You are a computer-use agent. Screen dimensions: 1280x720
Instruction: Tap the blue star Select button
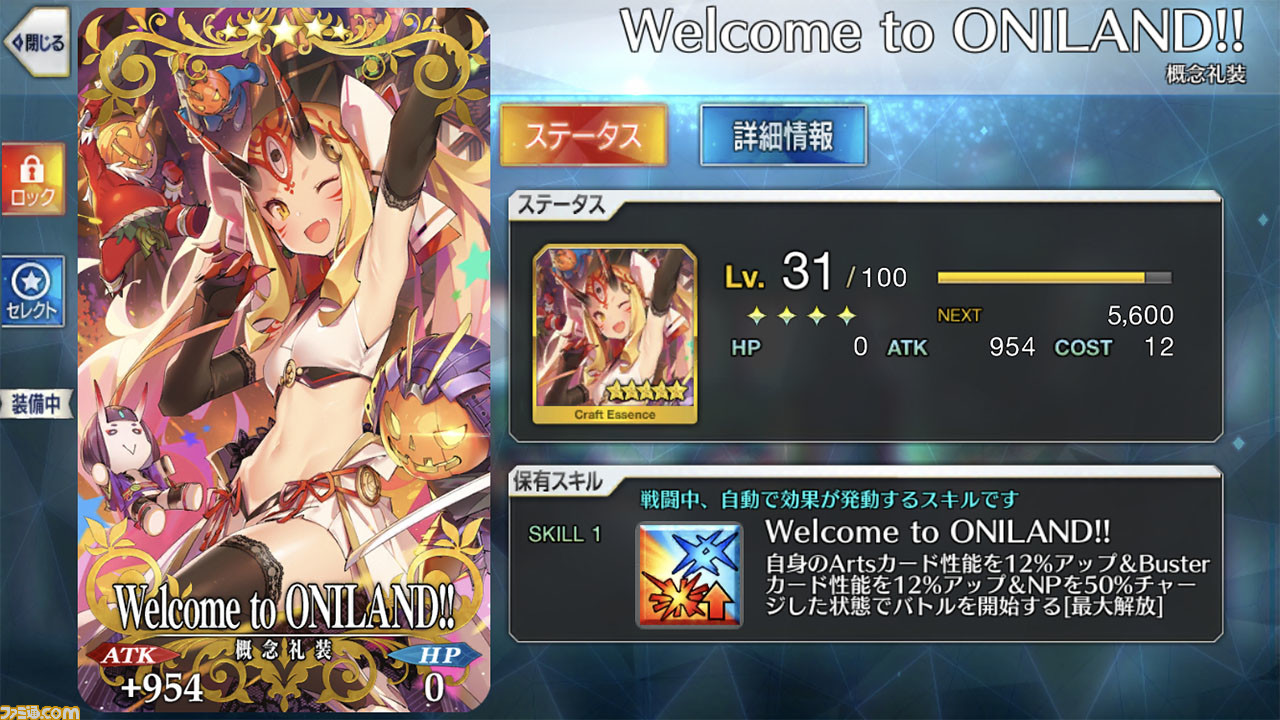point(33,292)
